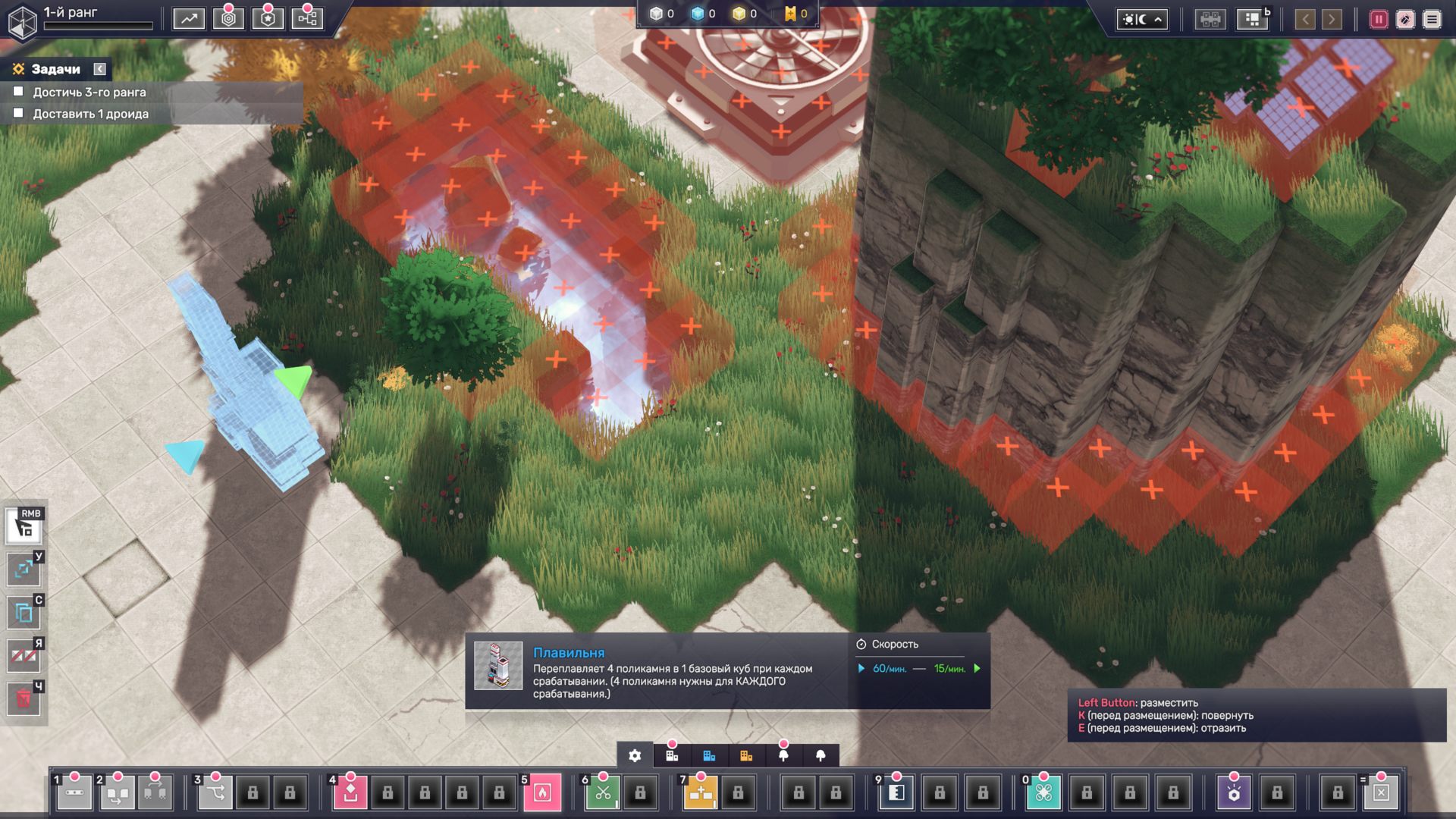This screenshot has height=819, width=1456.
Task: Choose the purple hexagon building slot
Action: click(1234, 792)
